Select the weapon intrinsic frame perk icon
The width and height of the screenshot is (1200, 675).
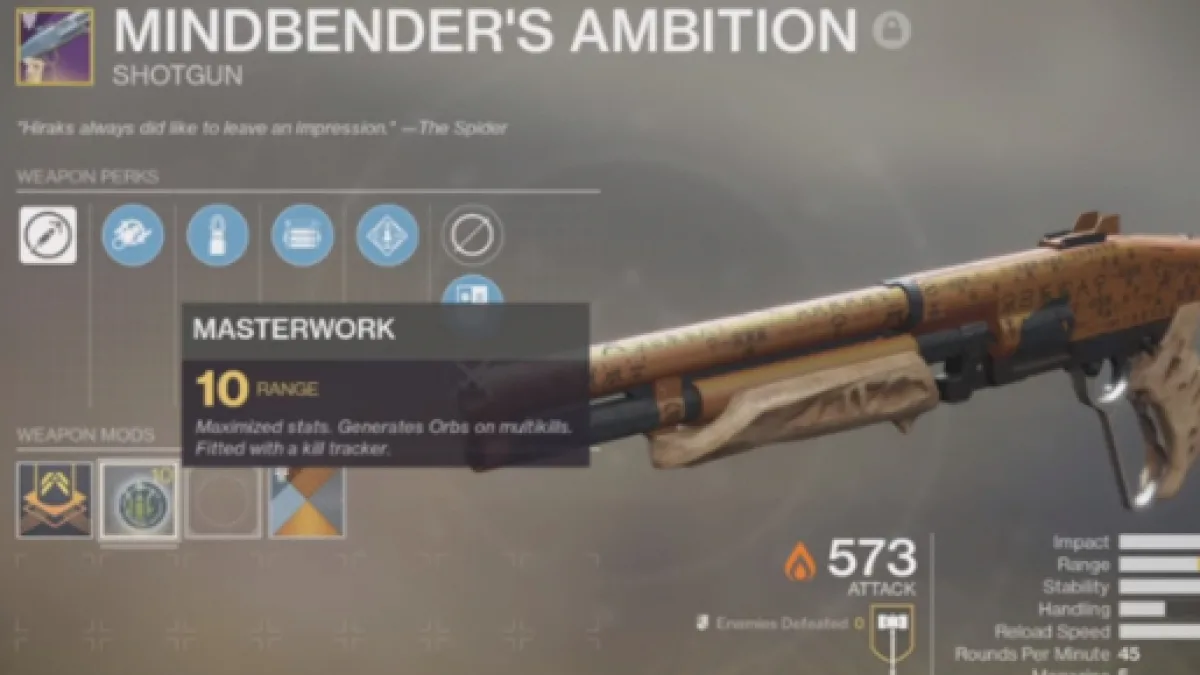(48, 235)
